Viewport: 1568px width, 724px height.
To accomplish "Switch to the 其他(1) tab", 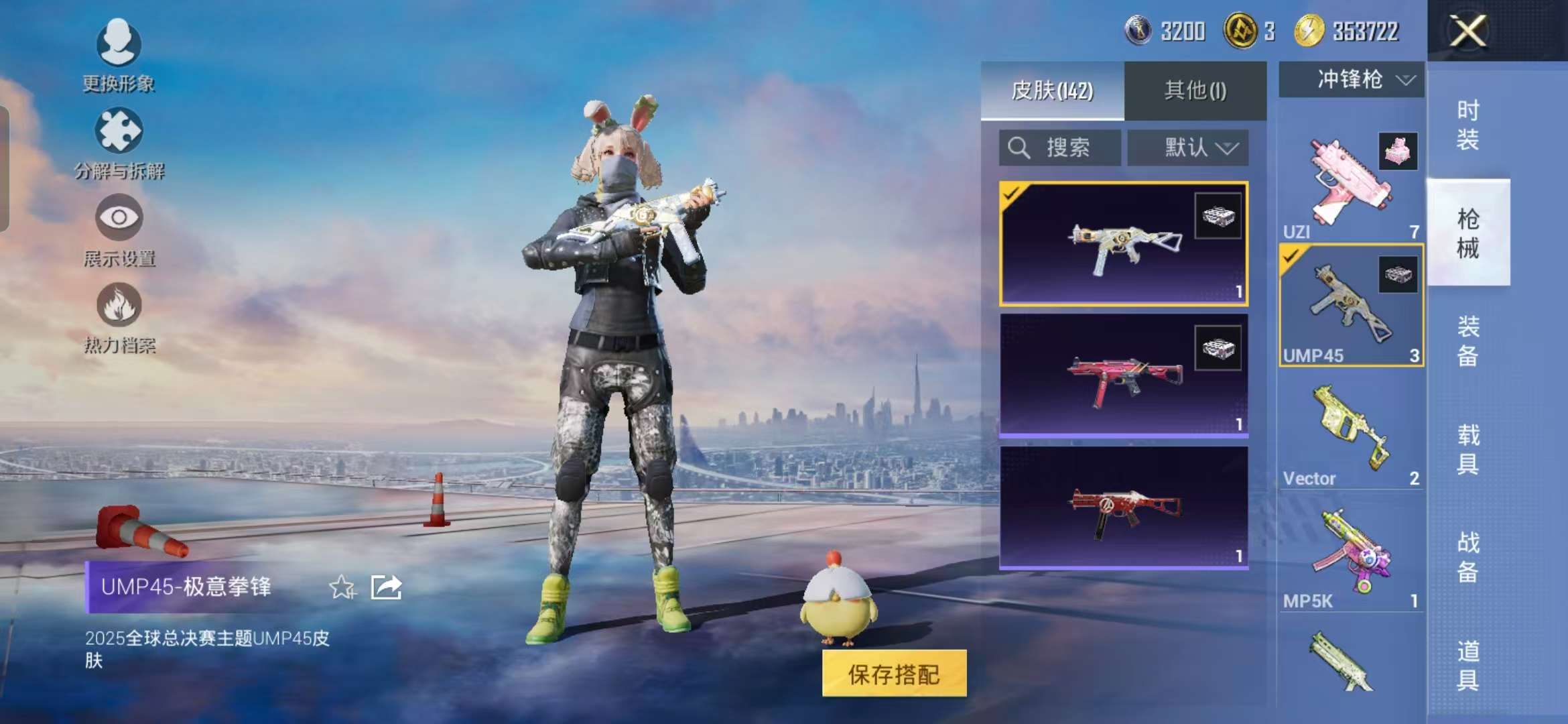I will [x=1195, y=92].
